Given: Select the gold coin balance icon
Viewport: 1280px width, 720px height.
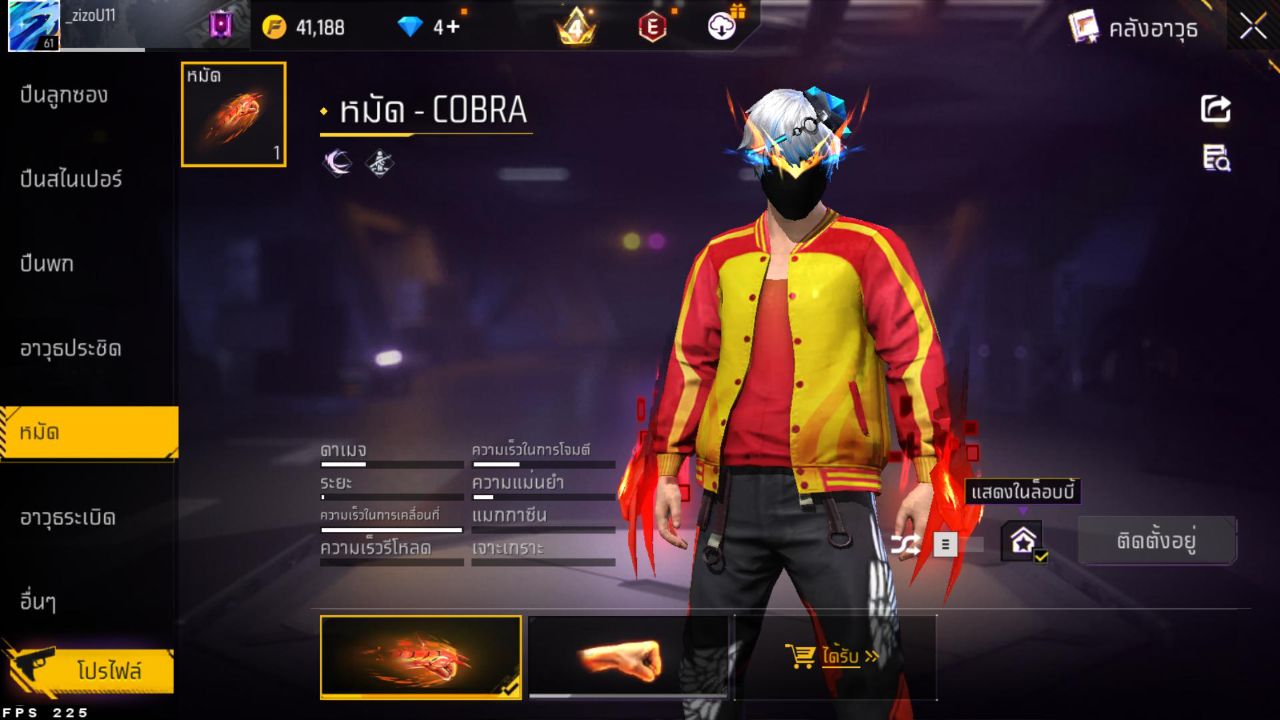Looking at the screenshot, I should pyautogui.click(x=272, y=27).
